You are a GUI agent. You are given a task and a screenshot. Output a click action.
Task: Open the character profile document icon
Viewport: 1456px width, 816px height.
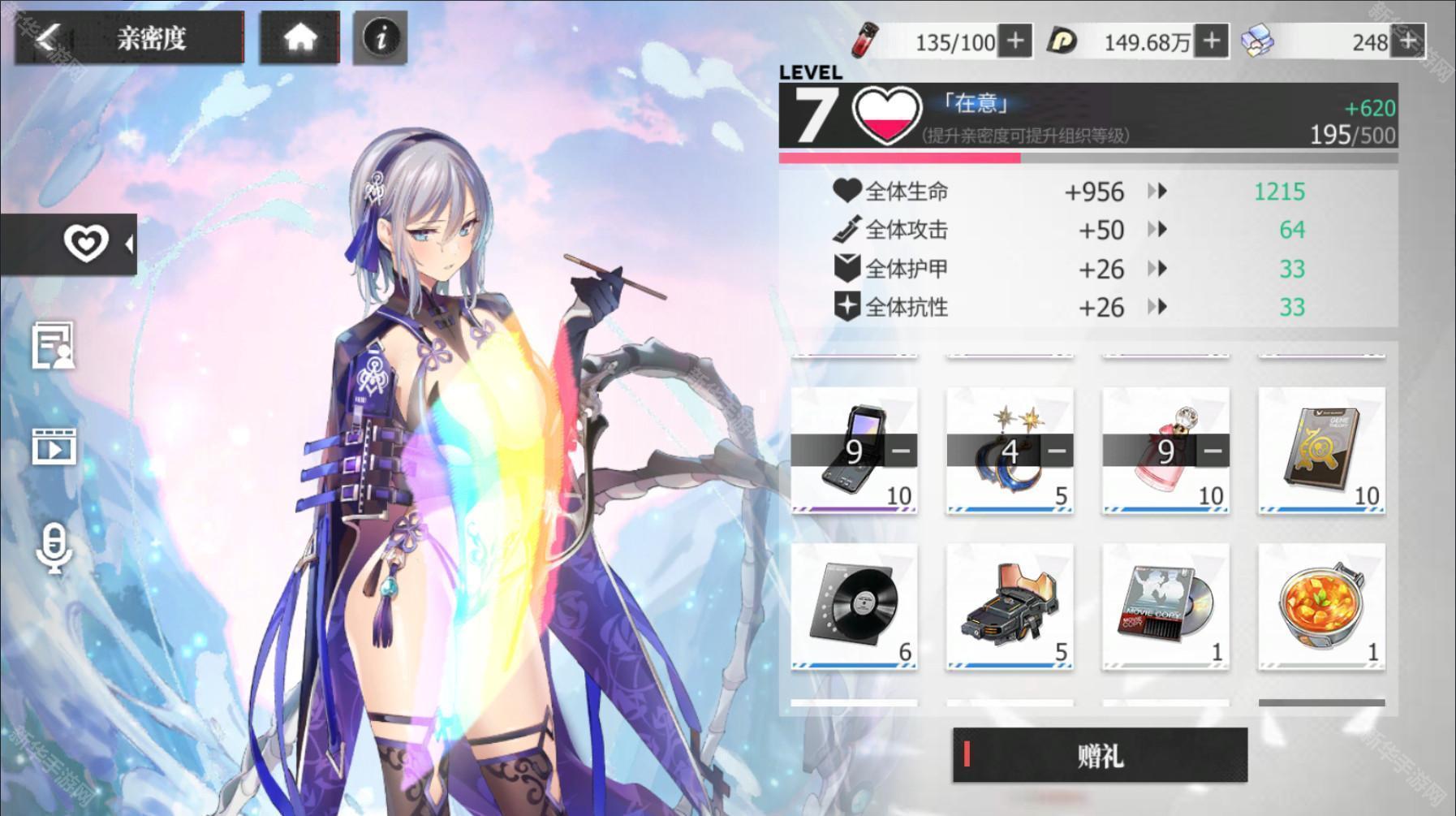coord(54,346)
